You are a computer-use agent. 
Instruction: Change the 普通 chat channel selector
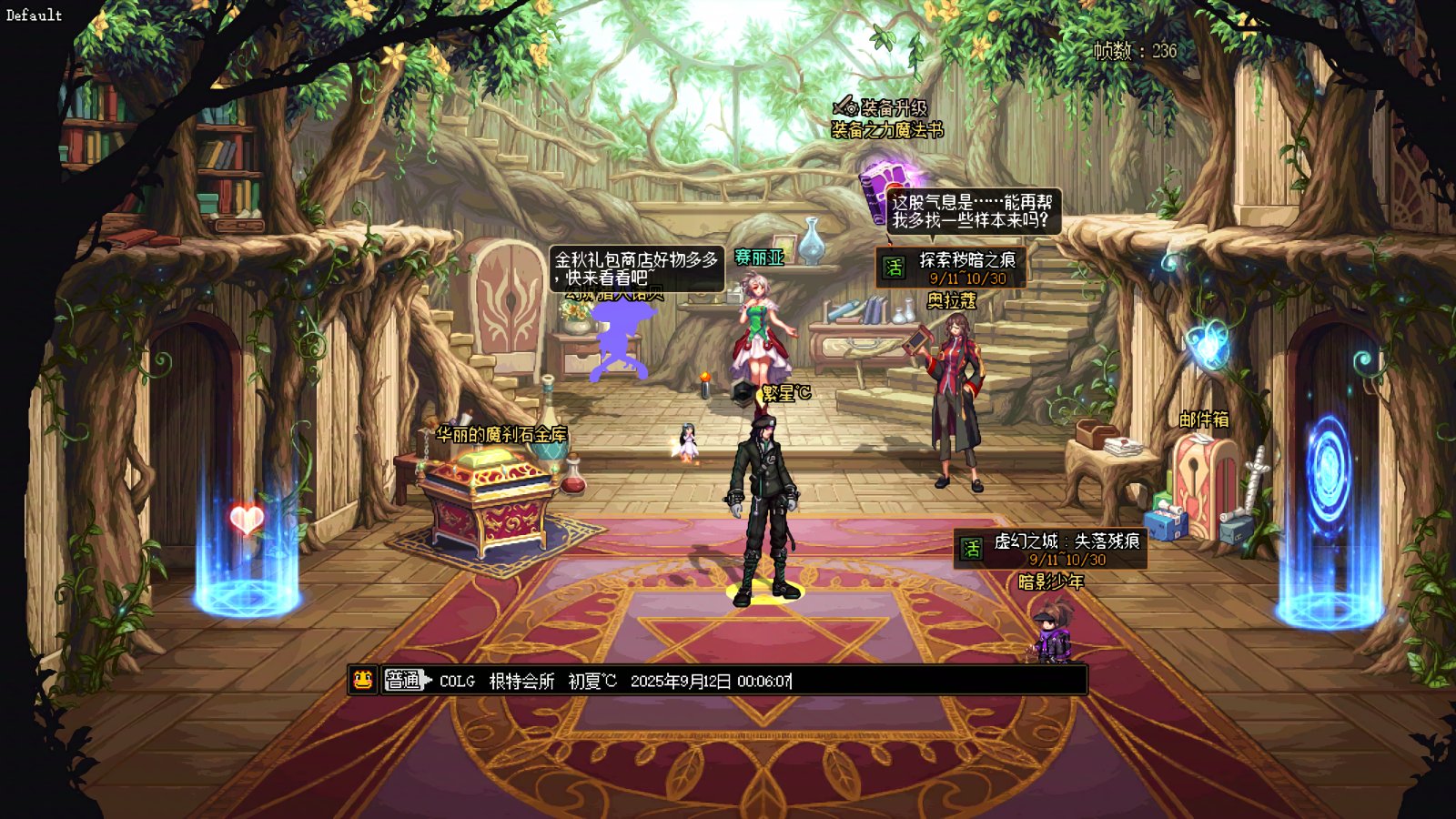pyautogui.click(x=405, y=680)
